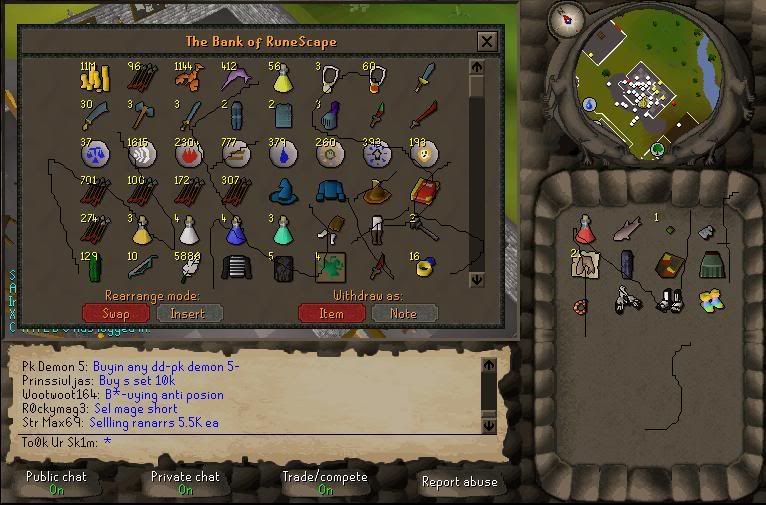Switch rearrange mode to Insert
Screen dimensions: 766x505
pyautogui.click(x=188, y=313)
